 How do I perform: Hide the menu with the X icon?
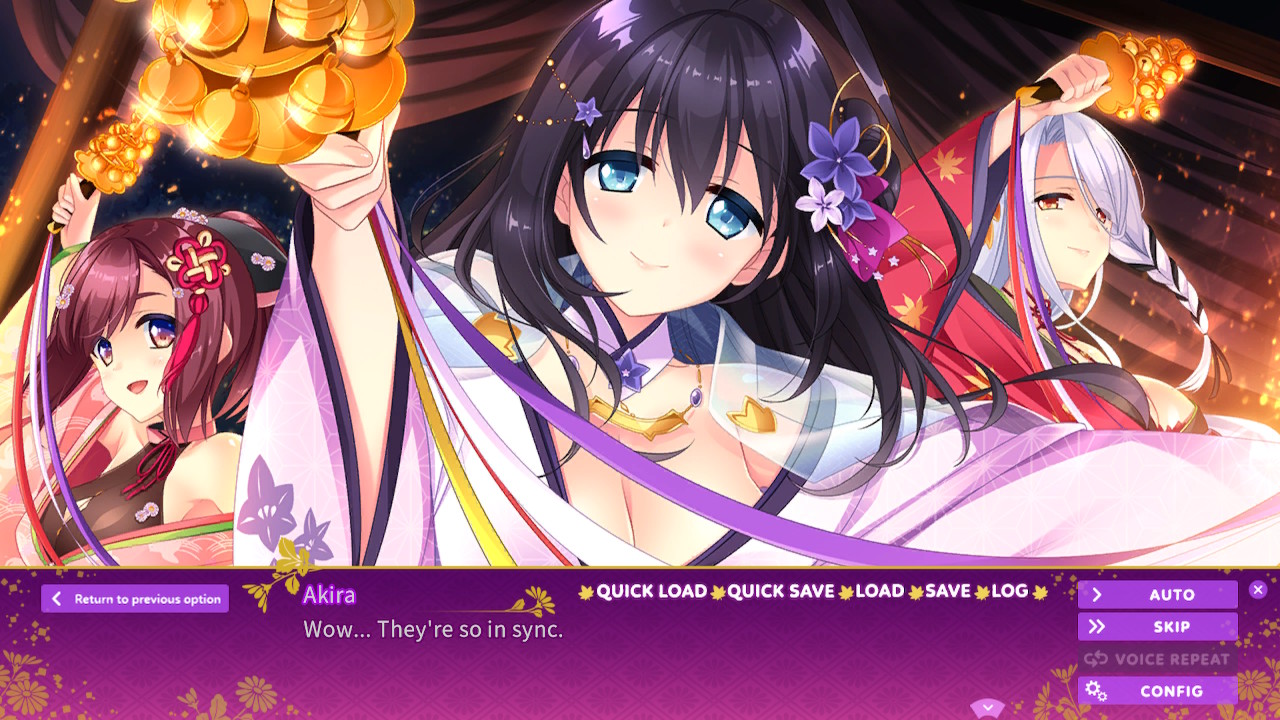click(x=1259, y=589)
